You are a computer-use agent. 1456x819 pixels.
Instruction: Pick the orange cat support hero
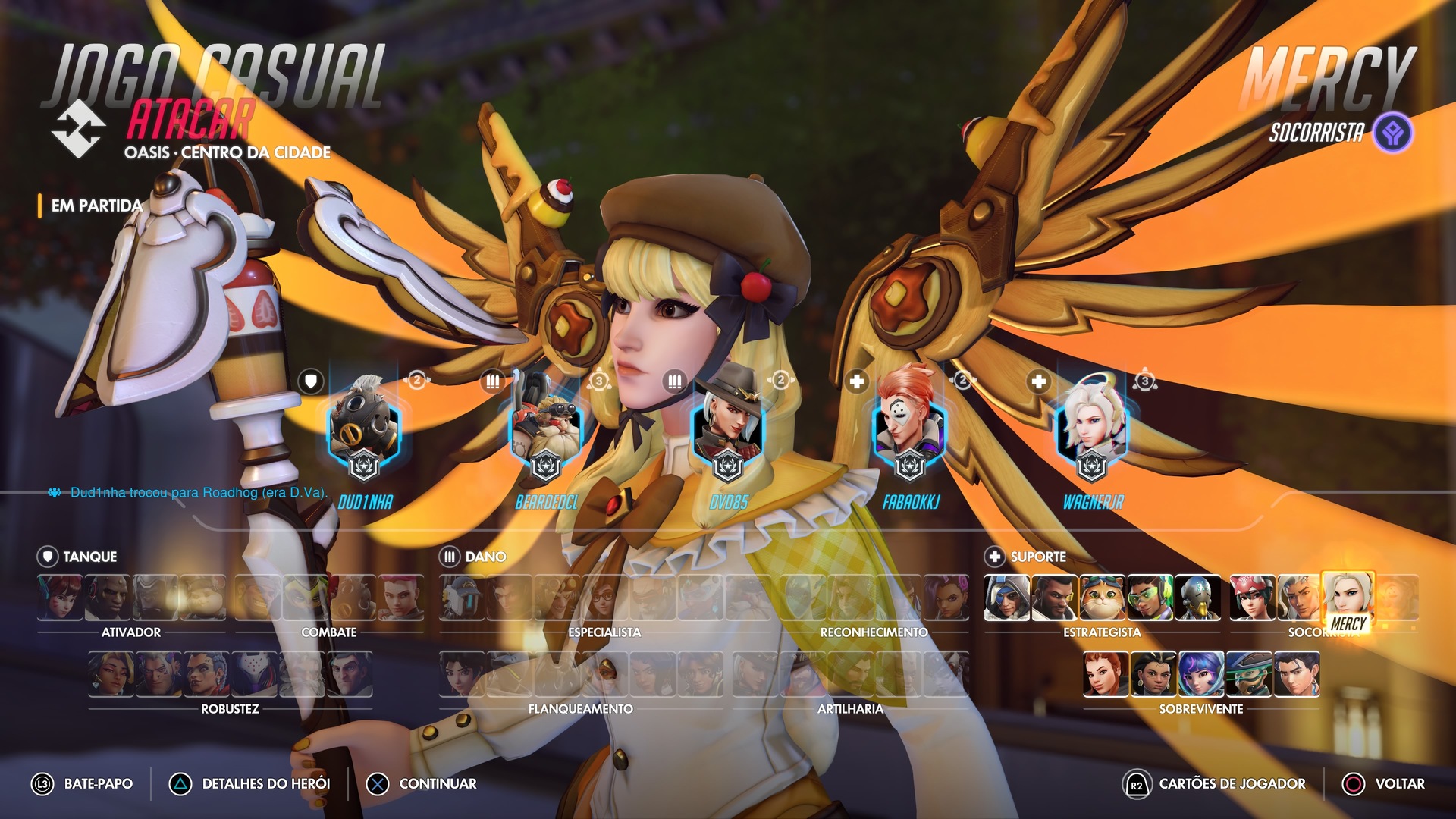tap(1103, 598)
